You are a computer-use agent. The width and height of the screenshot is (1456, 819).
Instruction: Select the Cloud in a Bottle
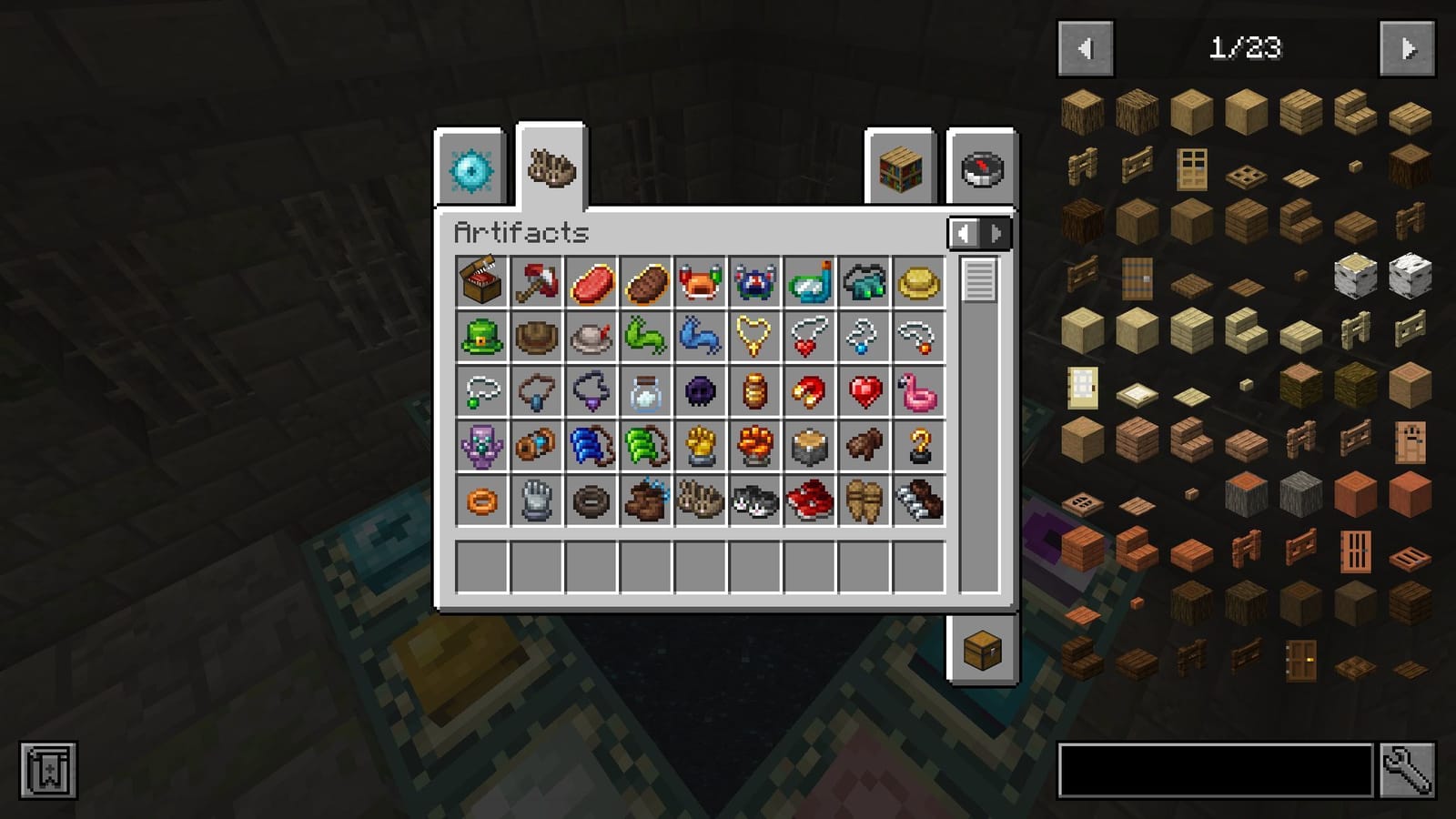(x=643, y=391)
